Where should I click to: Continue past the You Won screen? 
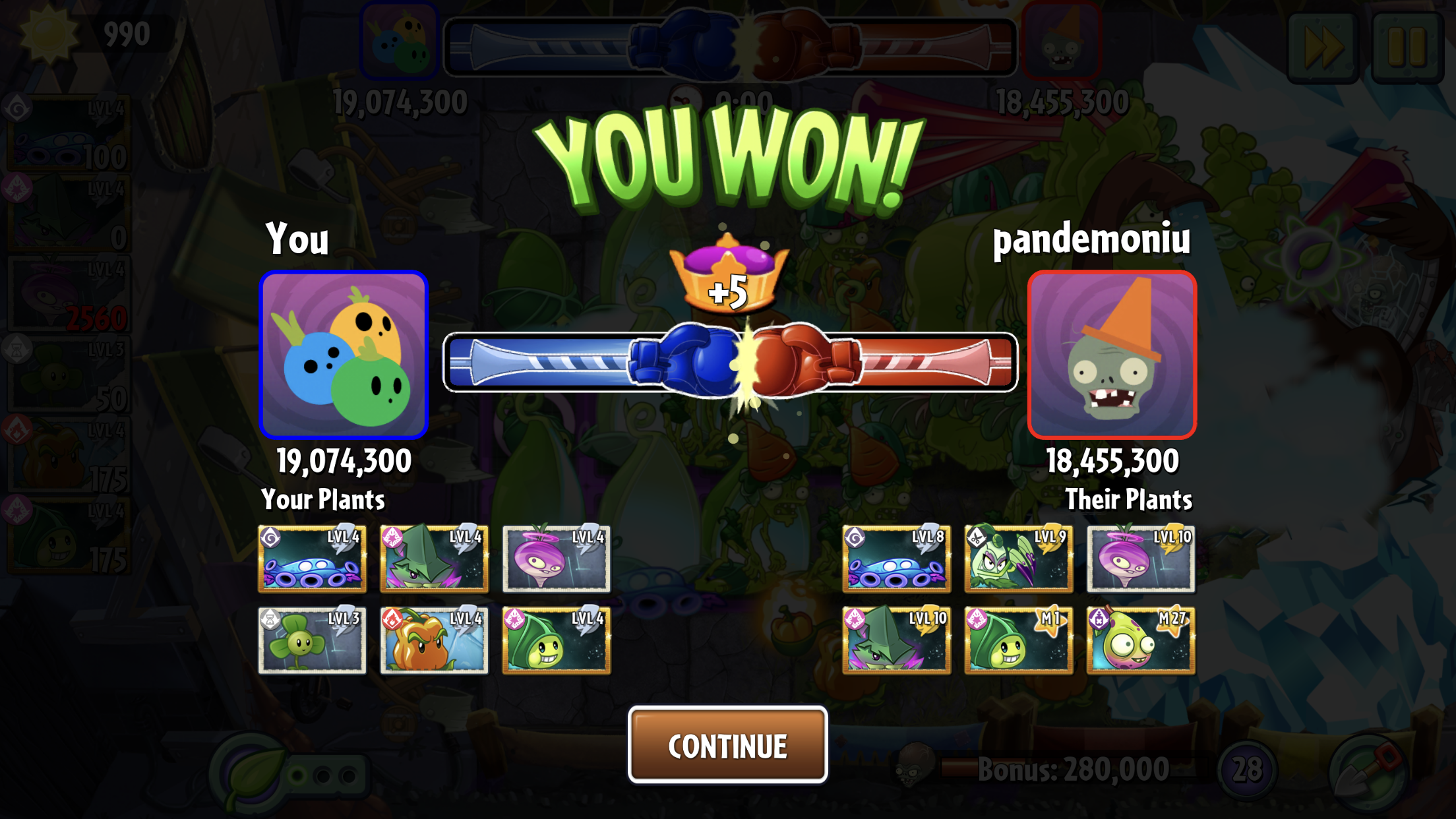[x=727, y=745]
